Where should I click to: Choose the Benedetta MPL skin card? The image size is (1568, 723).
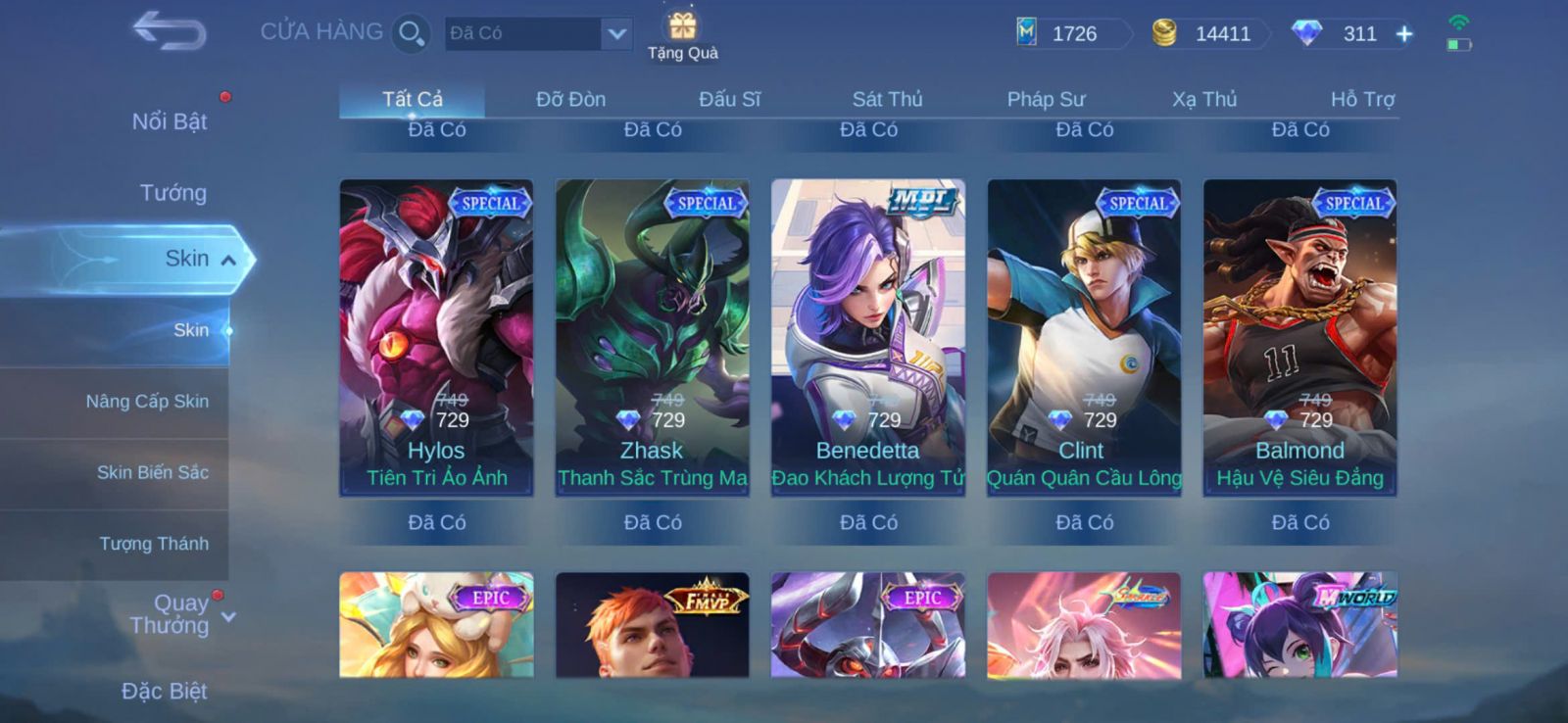[x=868, y=338]
